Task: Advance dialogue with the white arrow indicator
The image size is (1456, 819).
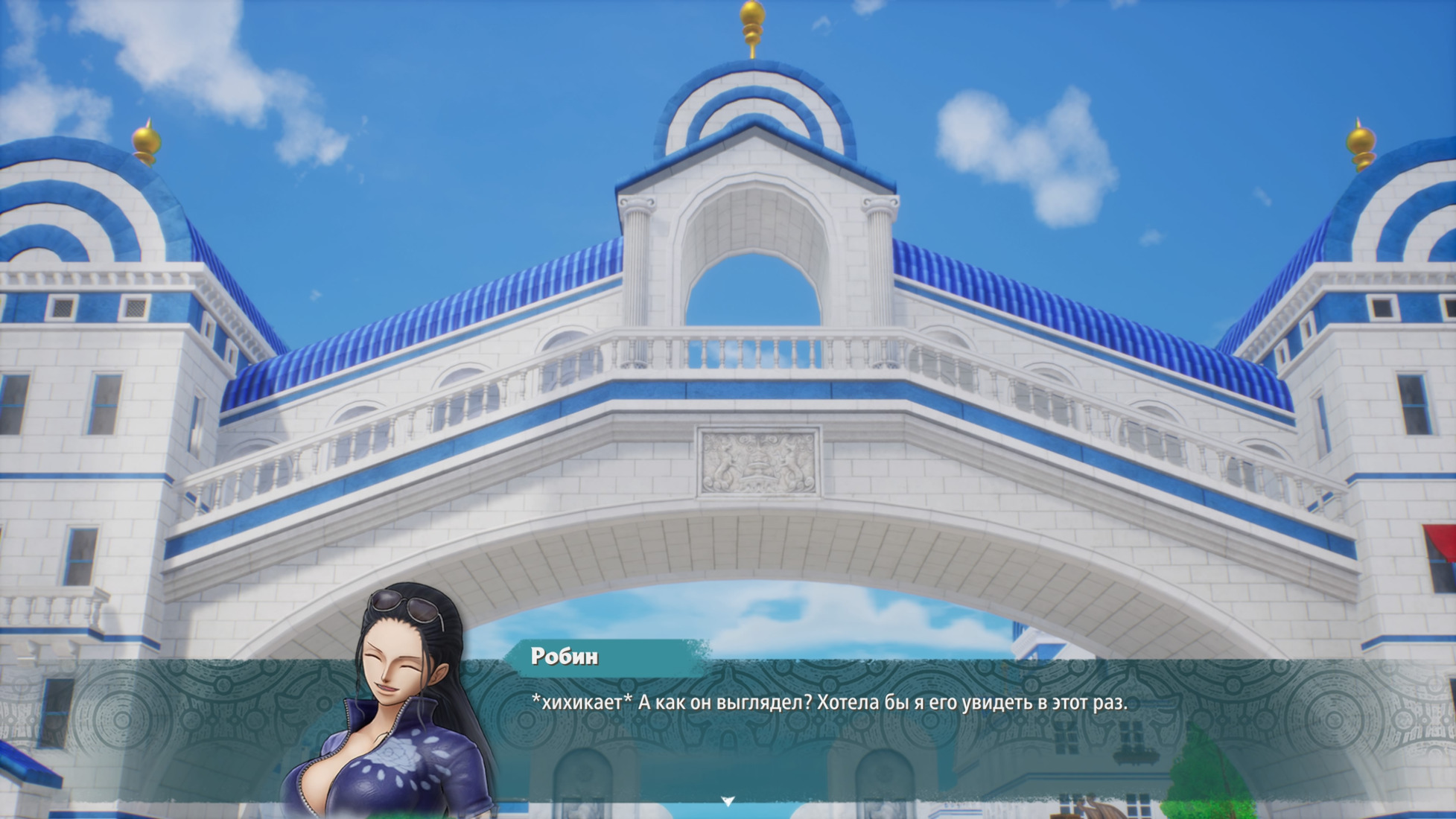Action: (728, 801)
